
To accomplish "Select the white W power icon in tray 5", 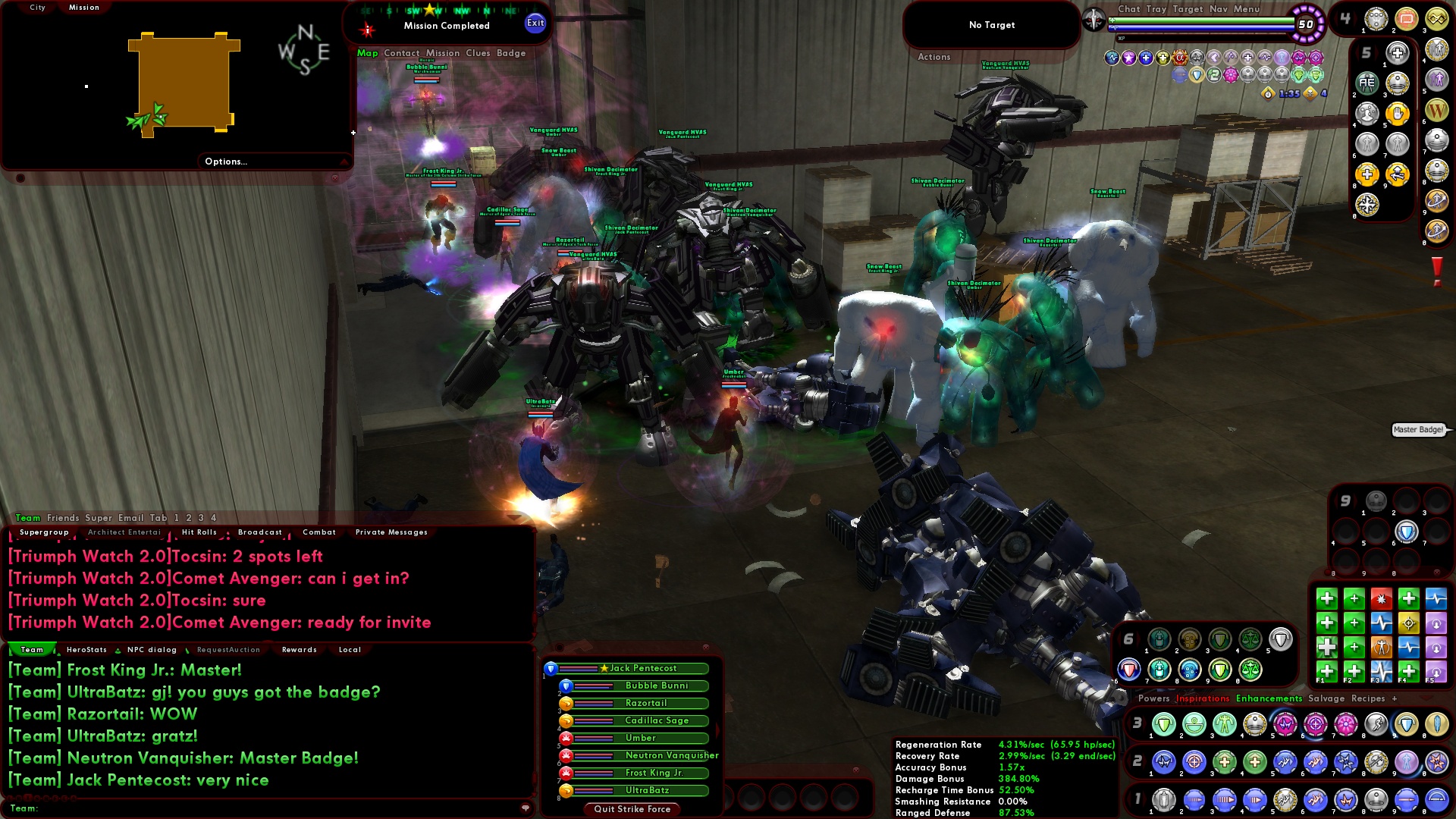I will click(1438, 109).
